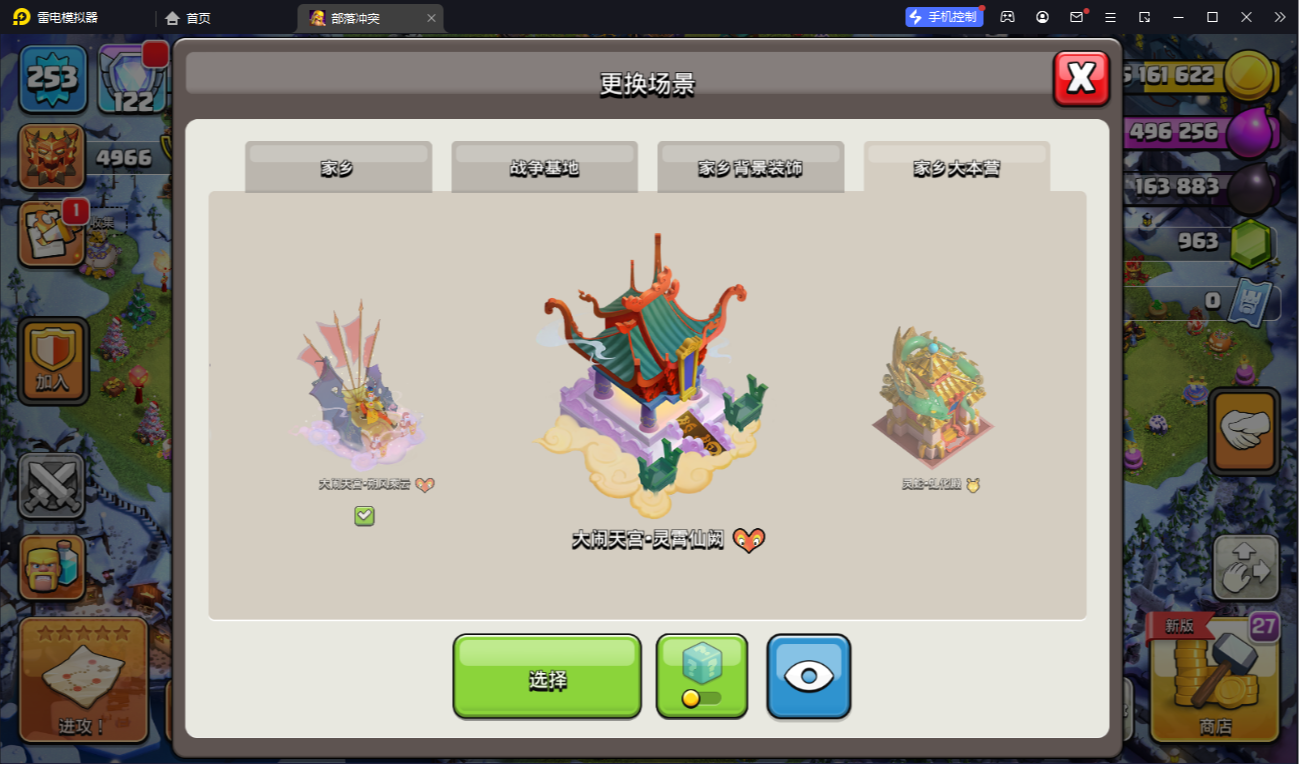
Task: Select the 家乡大本营 tab
Action: pyautogui.click(x=956, y=167)
